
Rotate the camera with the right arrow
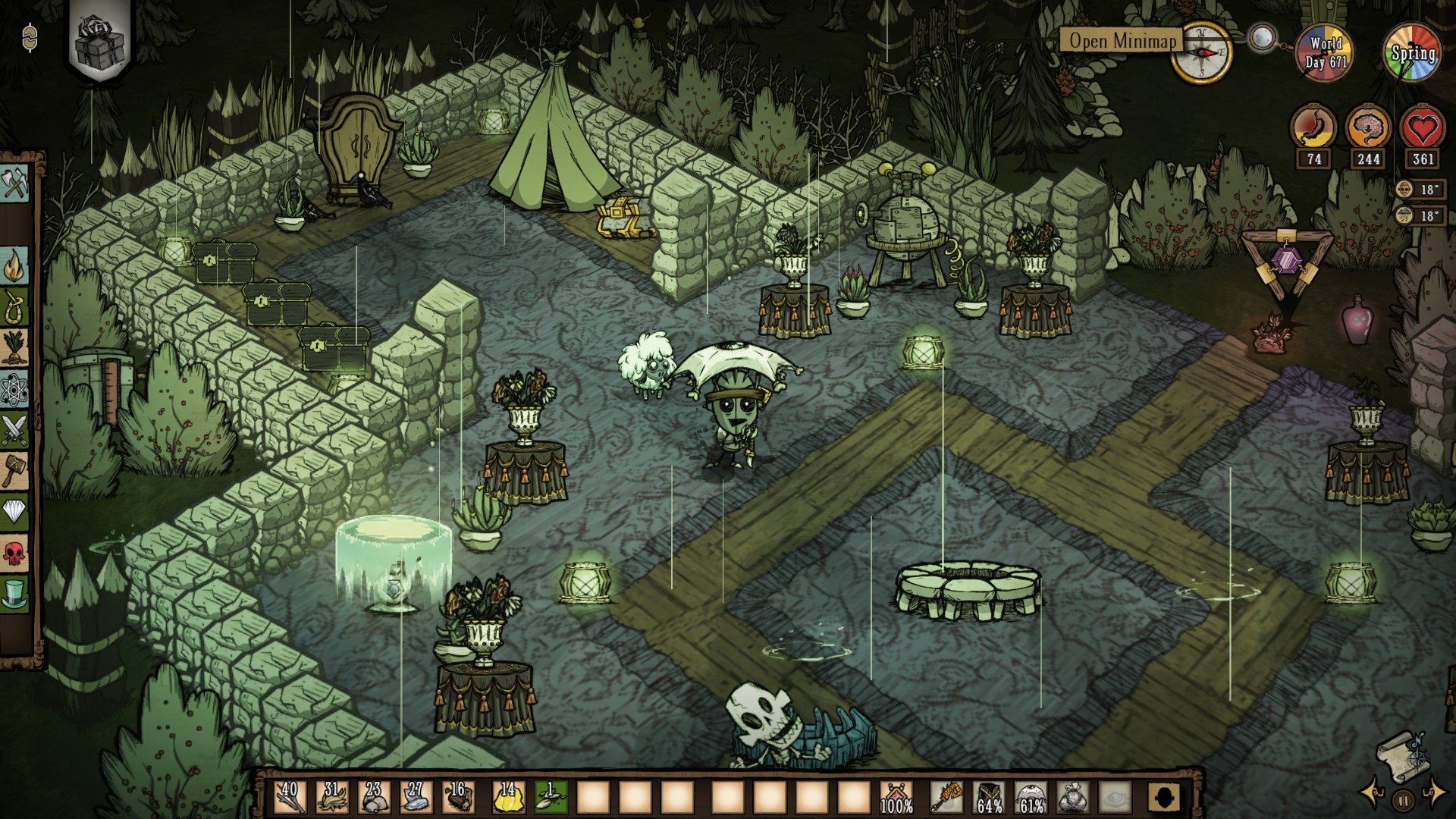click(x=1433, y=793)
